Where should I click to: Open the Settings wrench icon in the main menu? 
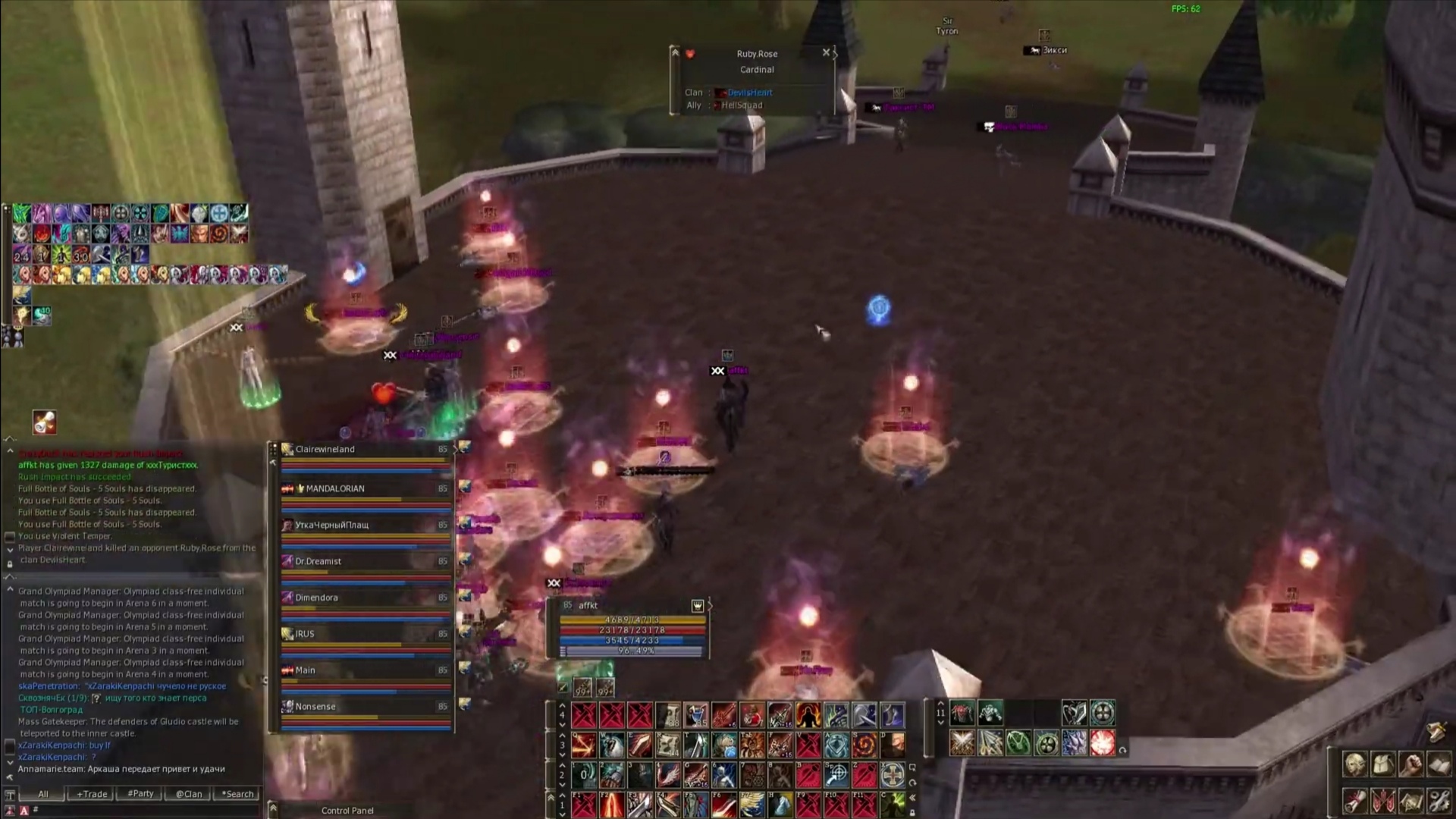pos(1439,801)
